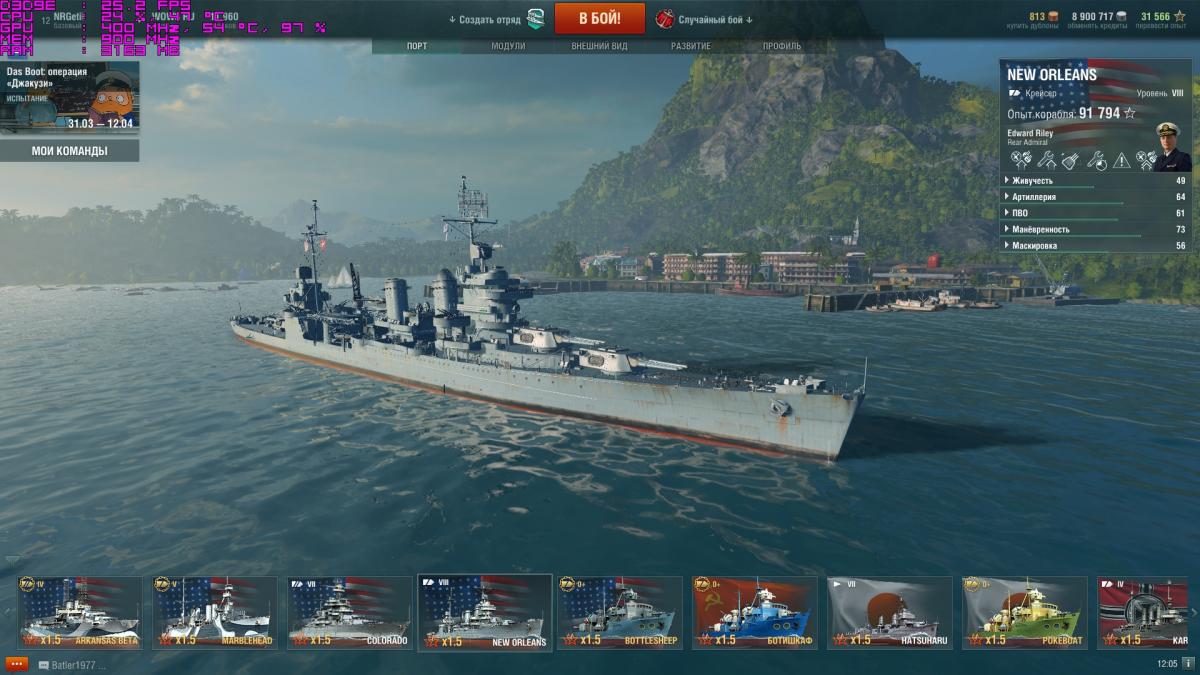Image resolution: width=1200 pixels, height=675 pixels.
Task: Select the Pokeboat ship card
Action: (x=1024, y=612)
